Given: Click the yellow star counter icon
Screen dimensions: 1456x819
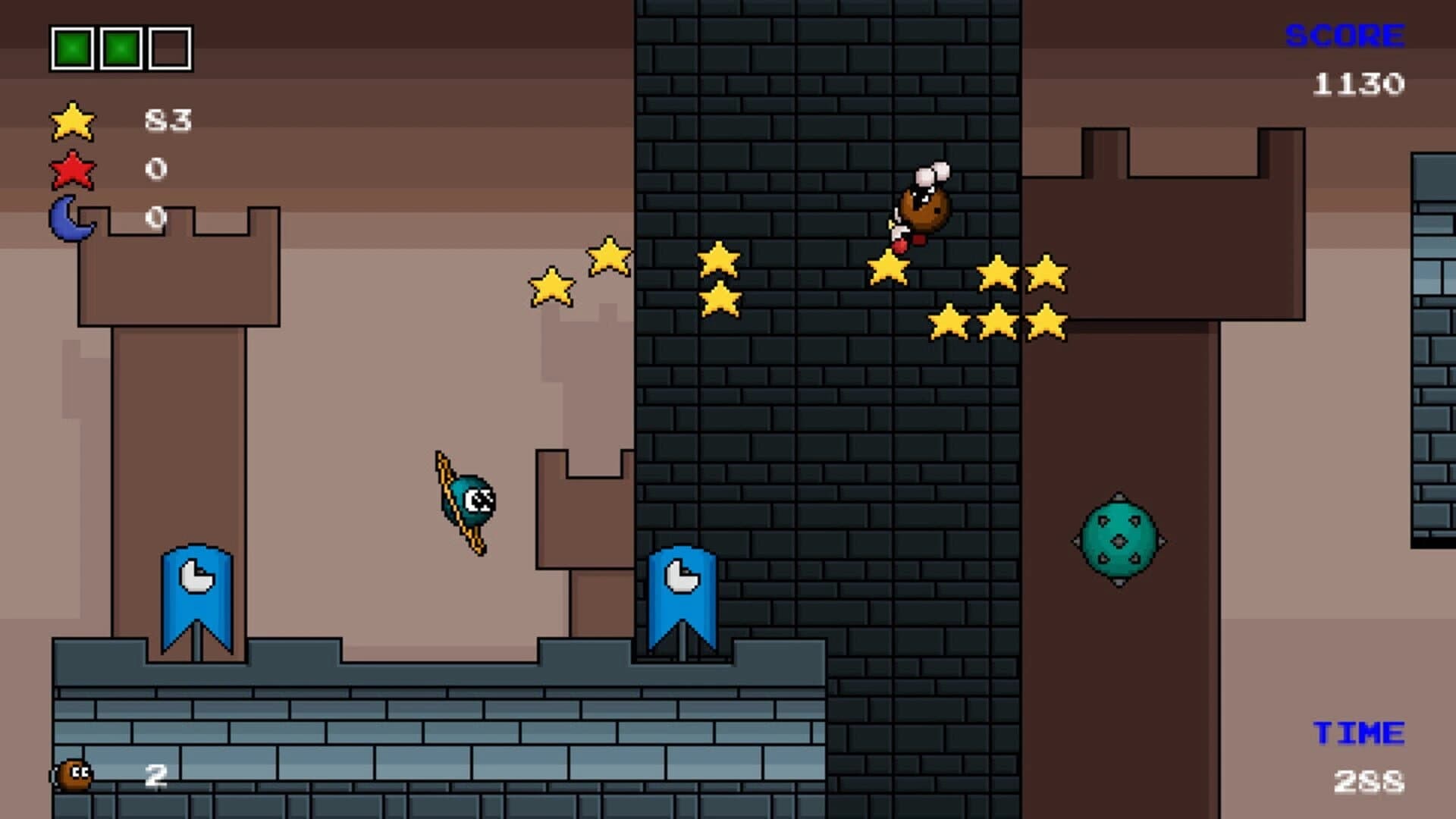Looking at the screenshot, I should 72,121.
